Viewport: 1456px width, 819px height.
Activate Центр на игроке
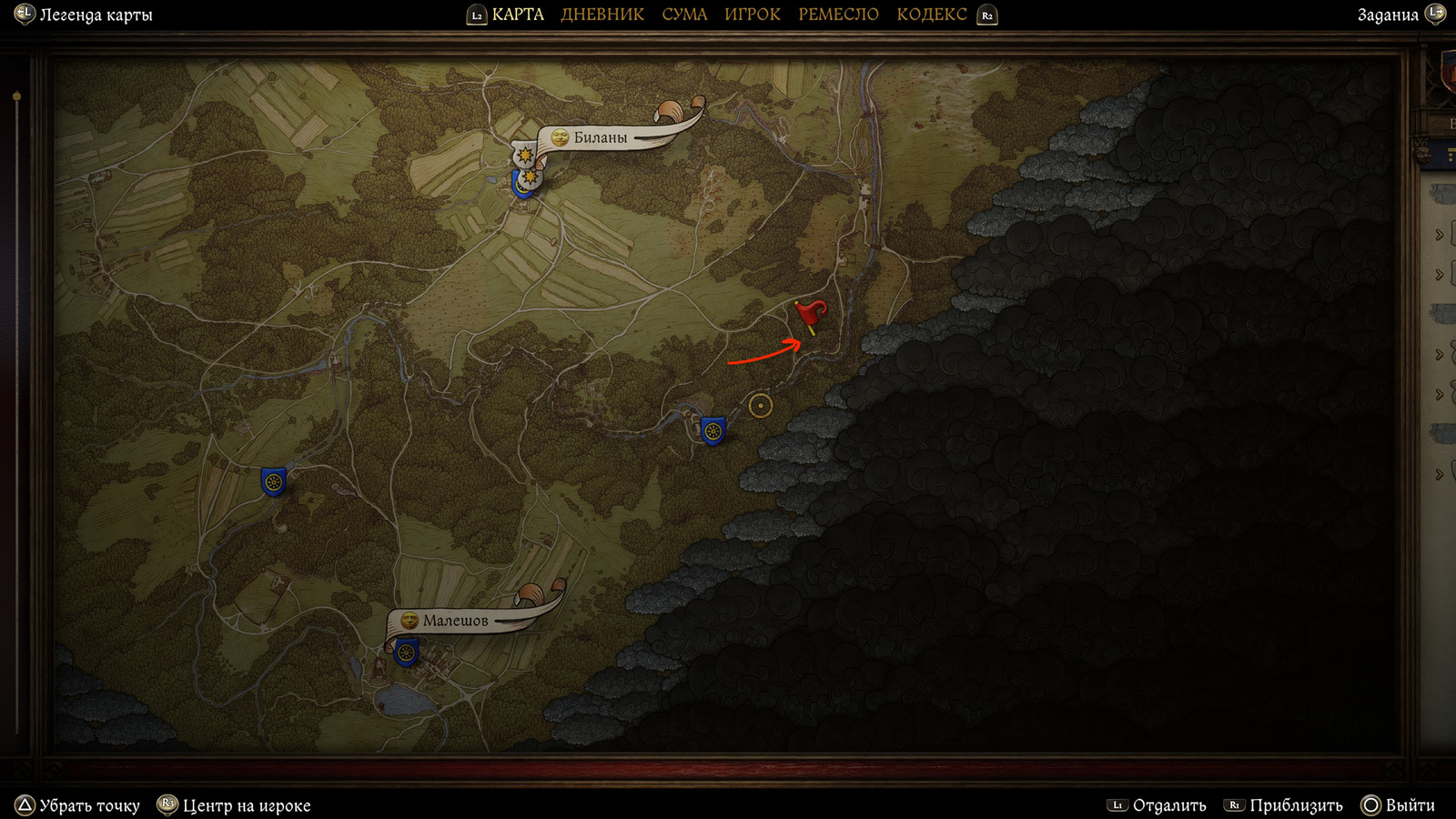(x=246, y=805)
